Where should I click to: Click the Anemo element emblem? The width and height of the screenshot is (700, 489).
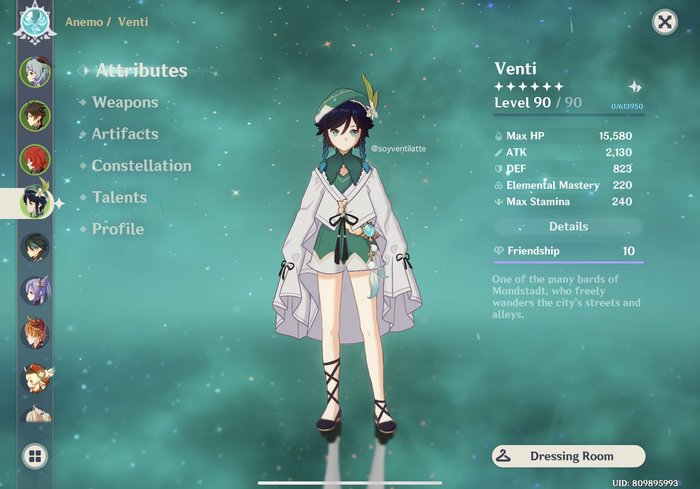tap(33, 22)
